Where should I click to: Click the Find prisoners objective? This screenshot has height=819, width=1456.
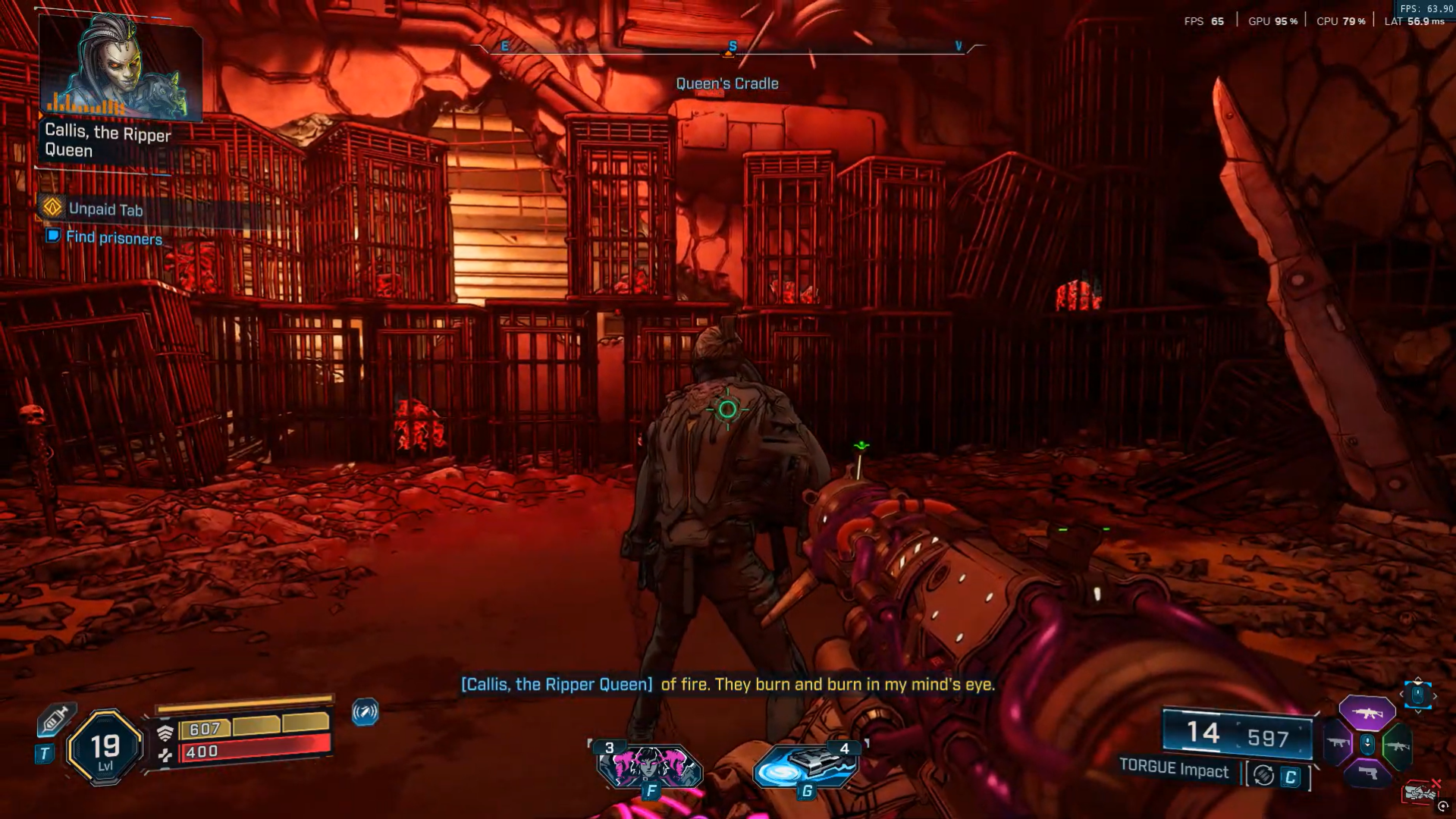click(114, 237)
